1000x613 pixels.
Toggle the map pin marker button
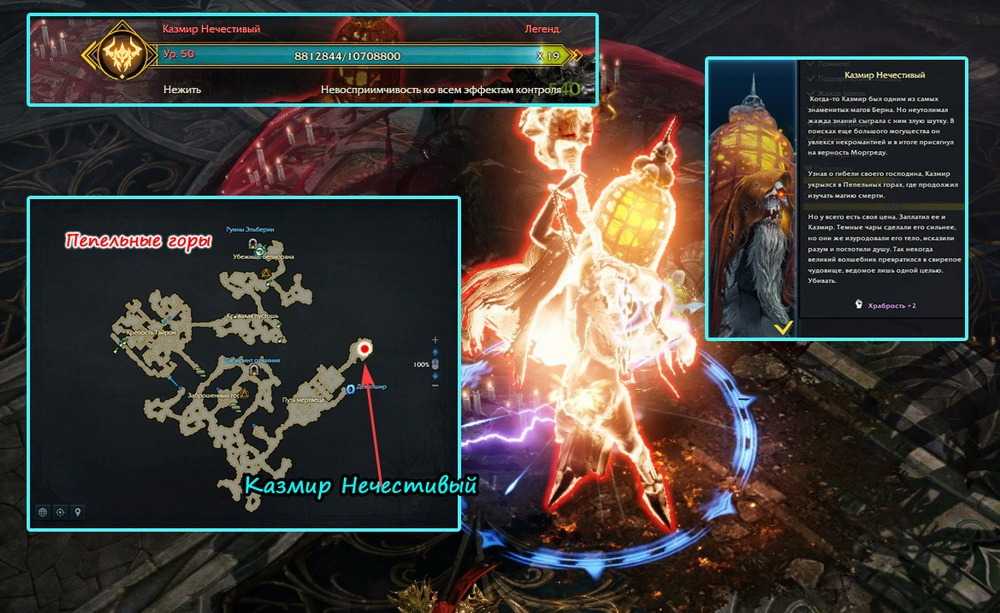(x=79, y=512)
